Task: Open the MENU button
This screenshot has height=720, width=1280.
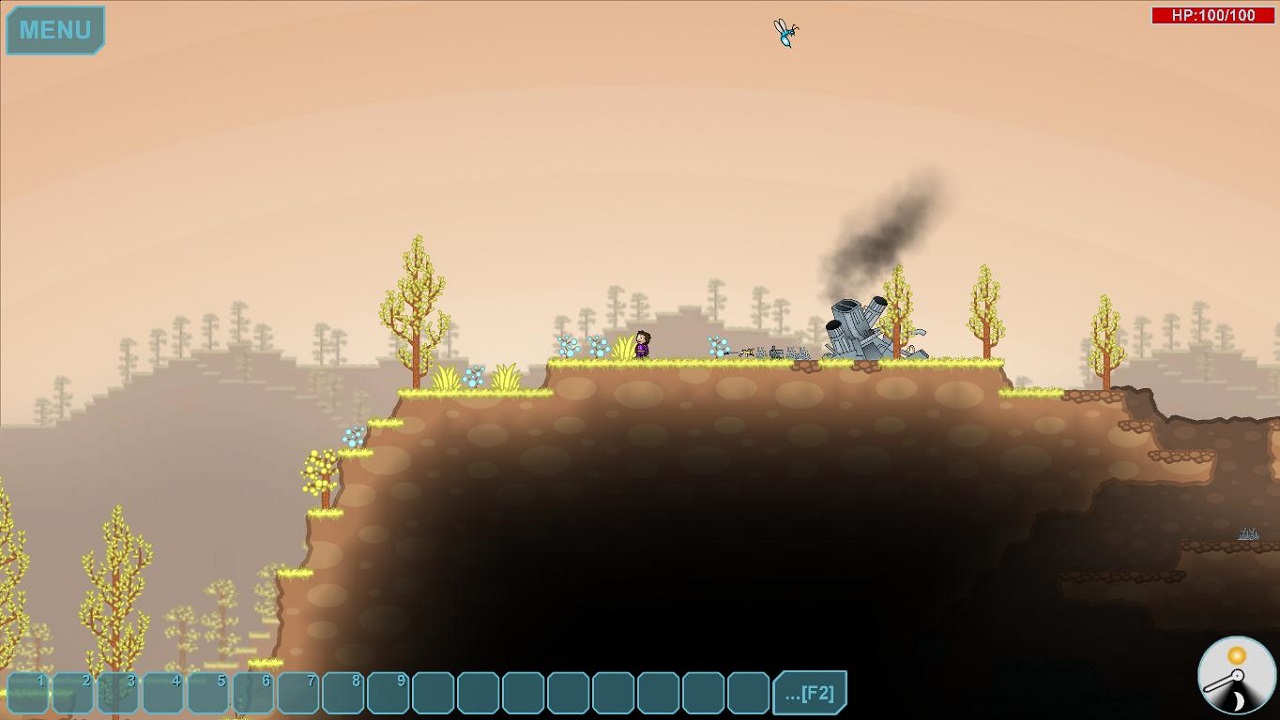Action: point(55,30)
